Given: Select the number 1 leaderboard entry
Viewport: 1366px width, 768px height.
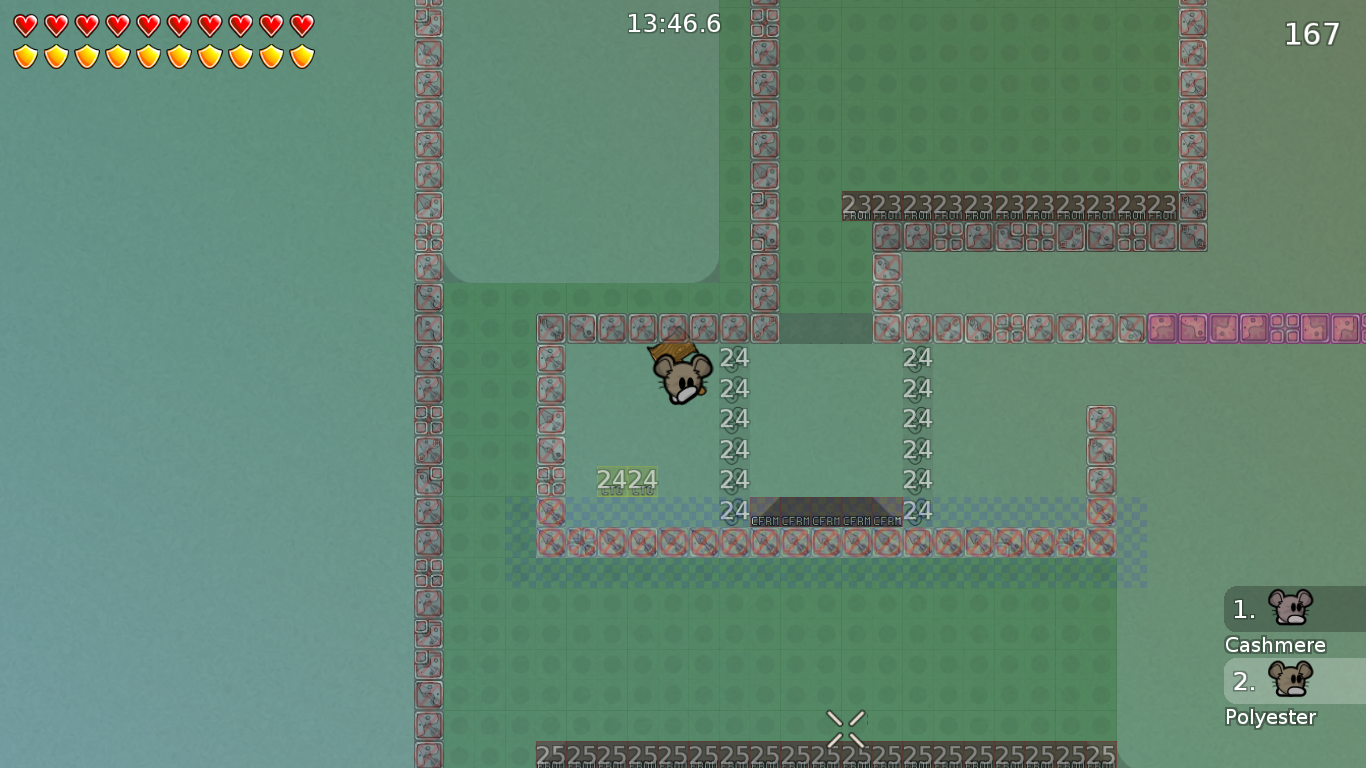Looking at the screenshot, I should 1243,608.
